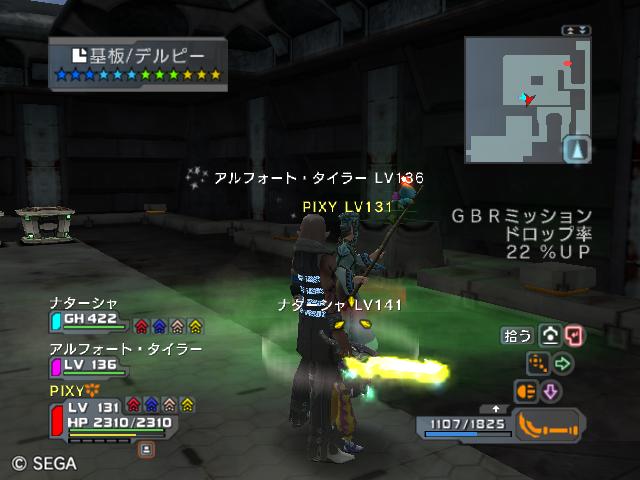640x480 pixels.
Task: Click the small icon below PIXY's status
Action: (x=146, y=450)
